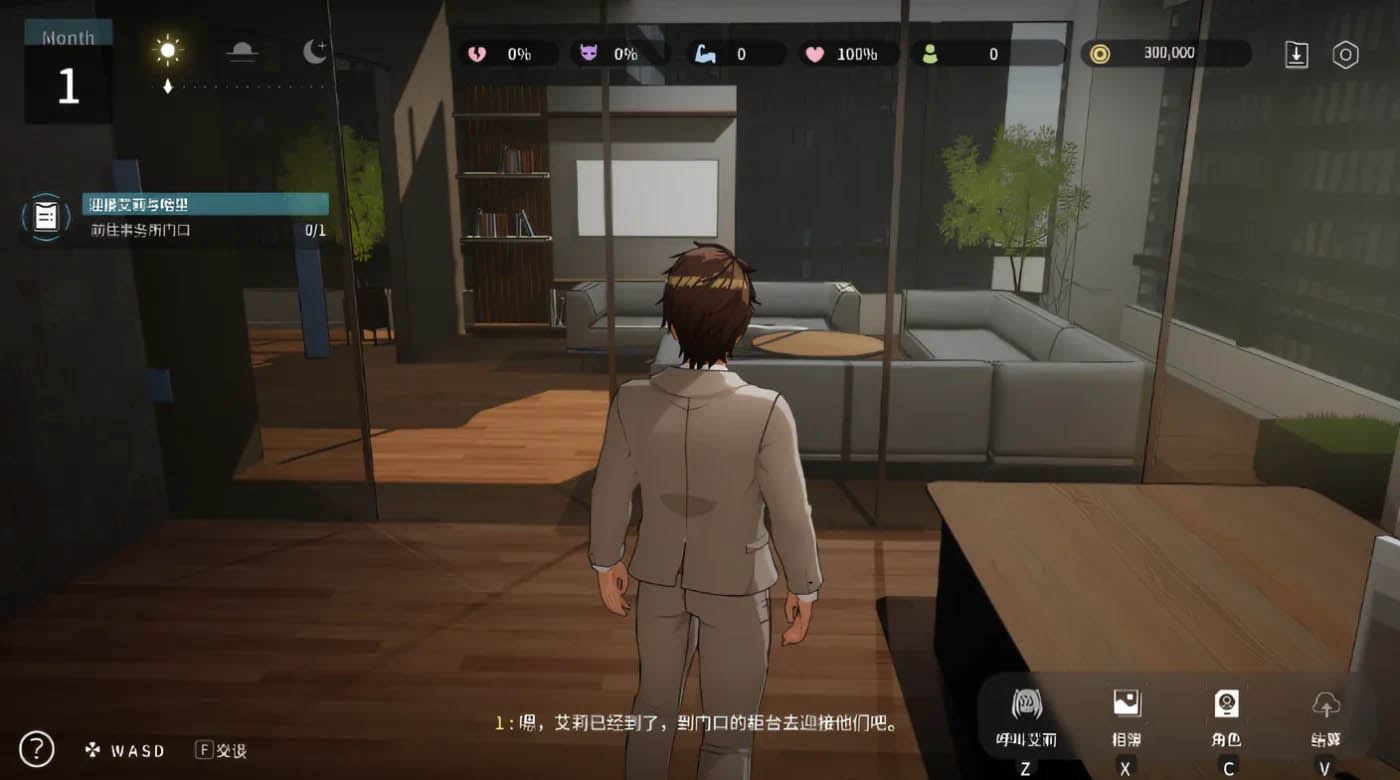The image size is (1400, 780).
Task: Open the hexagon settings menu
Action: (x=1346, y=55)
